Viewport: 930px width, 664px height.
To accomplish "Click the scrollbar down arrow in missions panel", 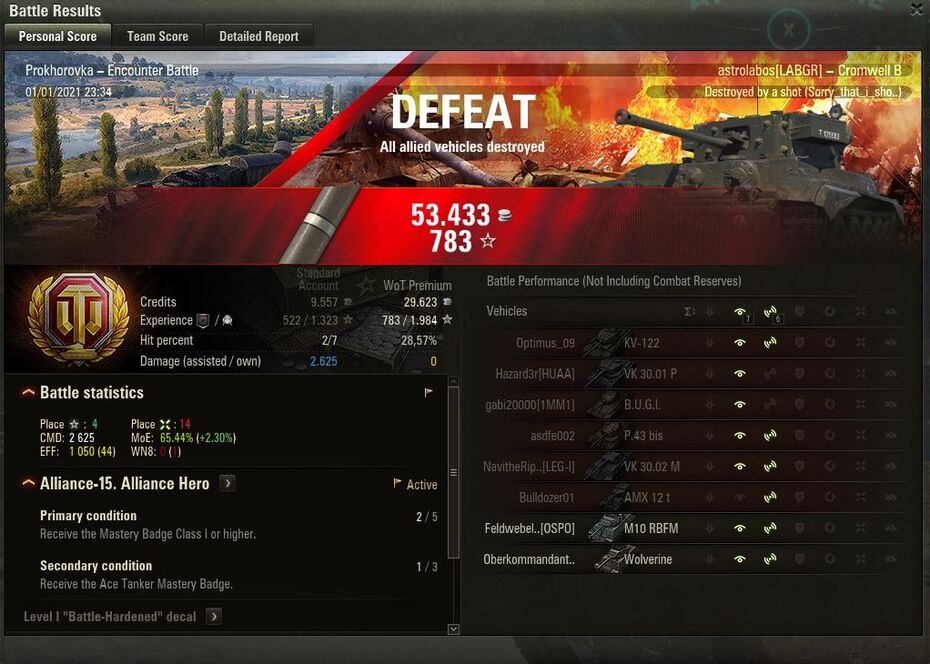I will pos(453,629).
